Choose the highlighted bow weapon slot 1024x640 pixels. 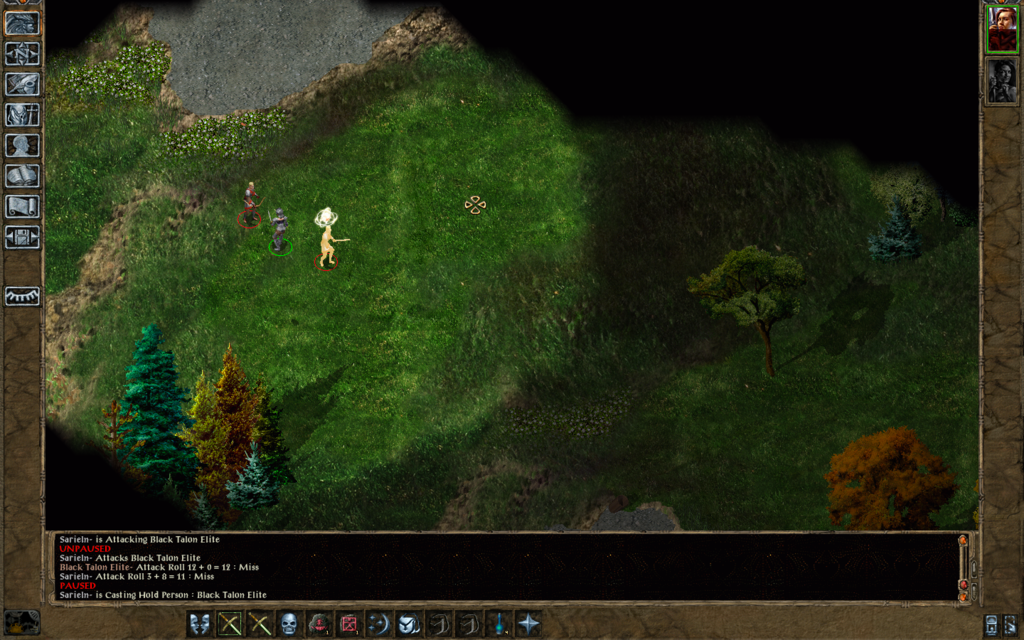[231, 624]
